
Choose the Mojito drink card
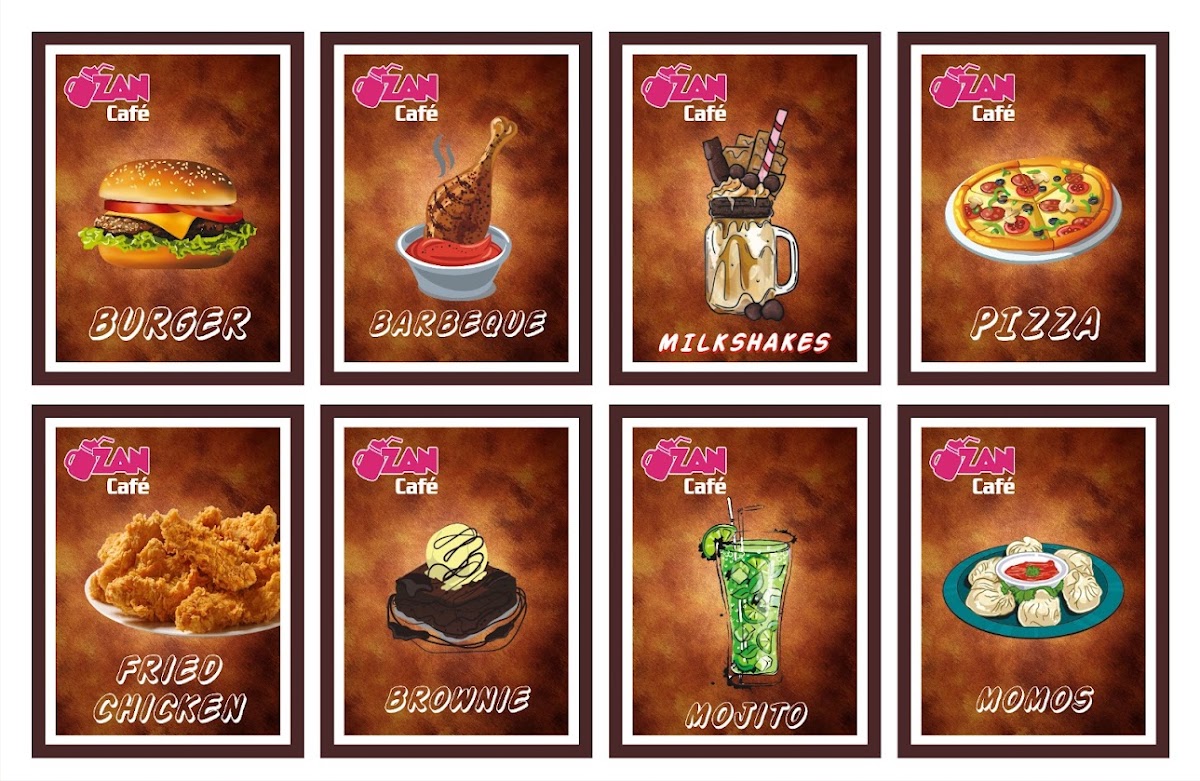click(745, 581)
